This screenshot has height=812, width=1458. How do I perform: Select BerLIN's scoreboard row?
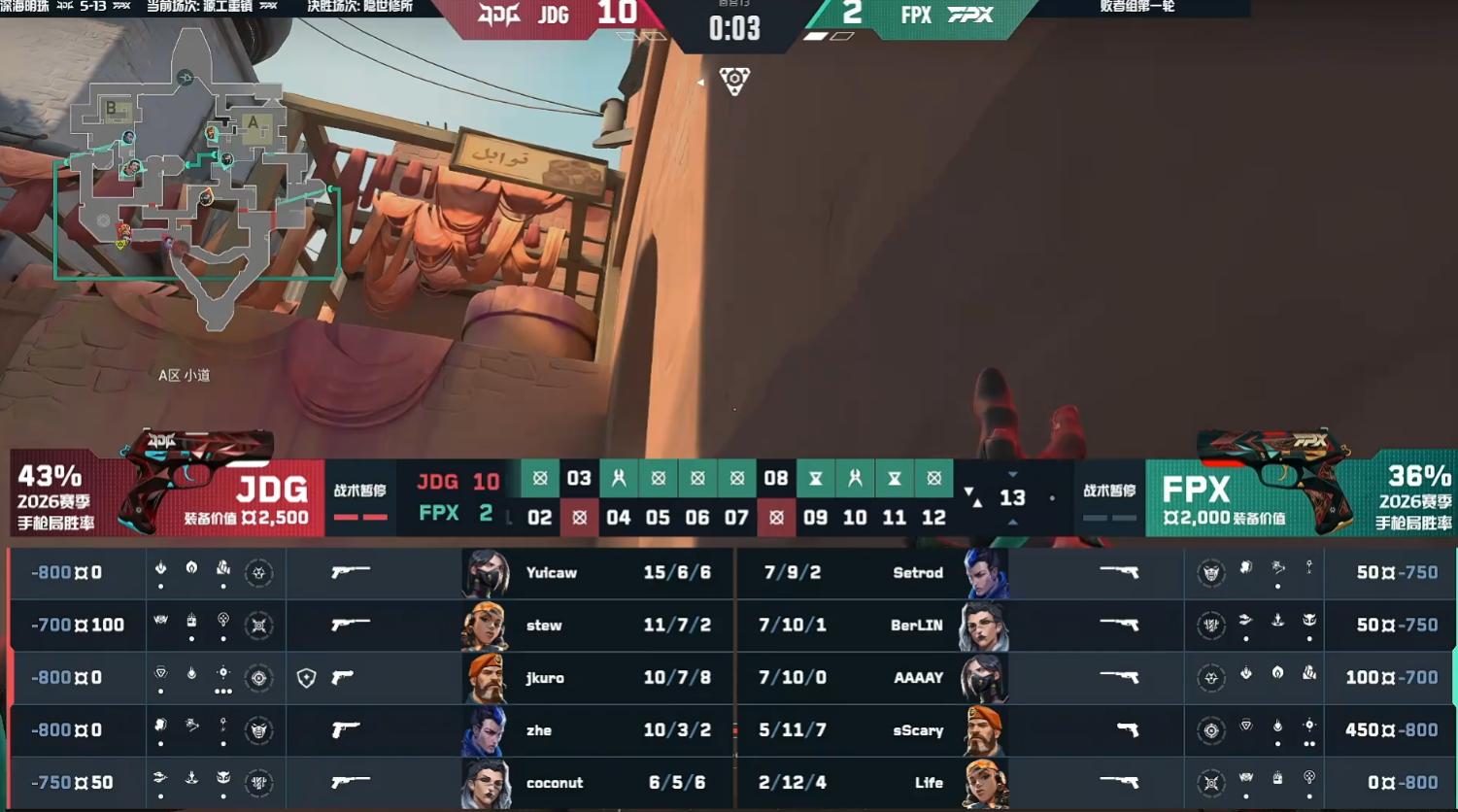[x=916, y=626]
